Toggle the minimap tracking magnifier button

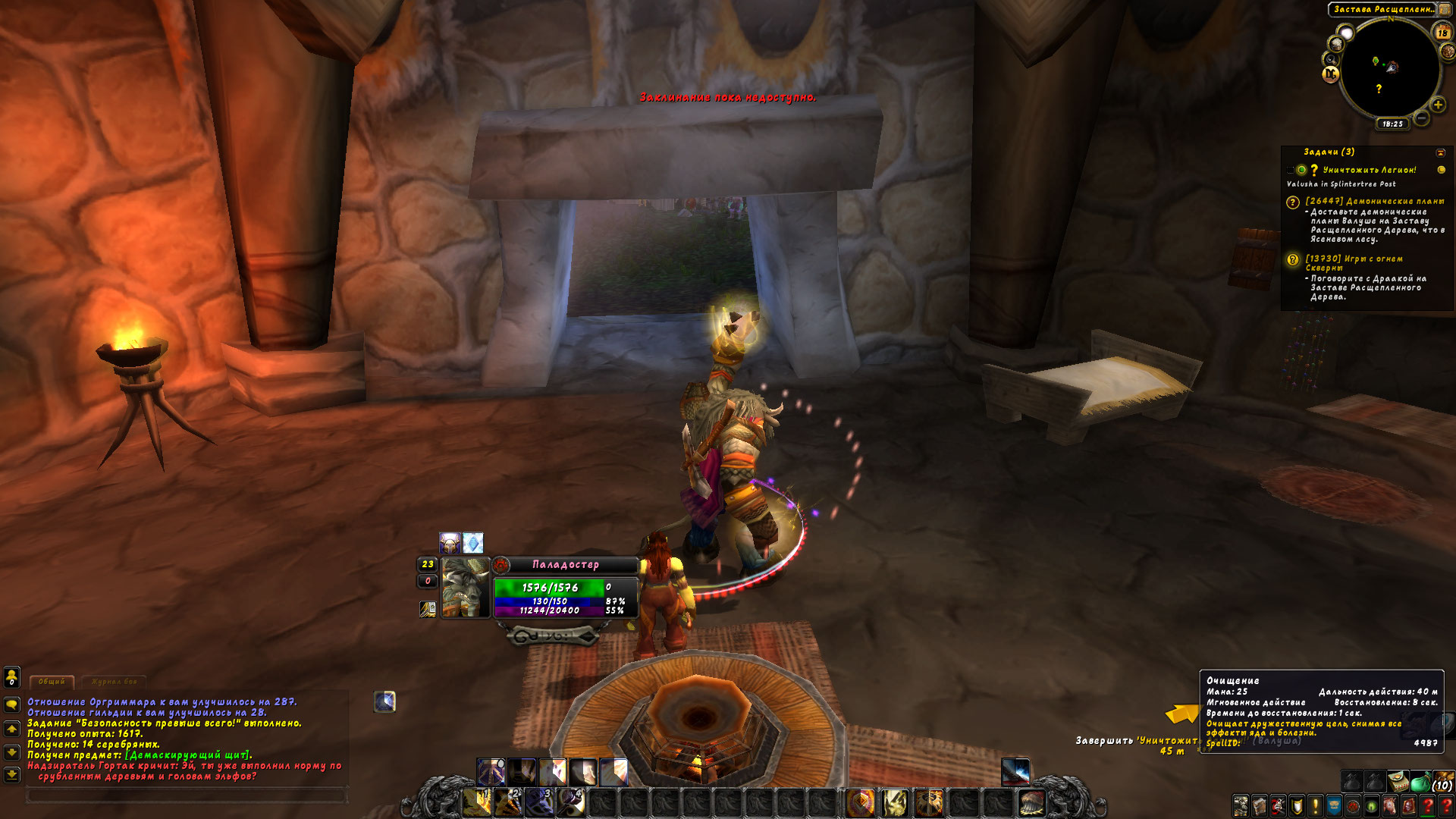(x=1331, y=59)
